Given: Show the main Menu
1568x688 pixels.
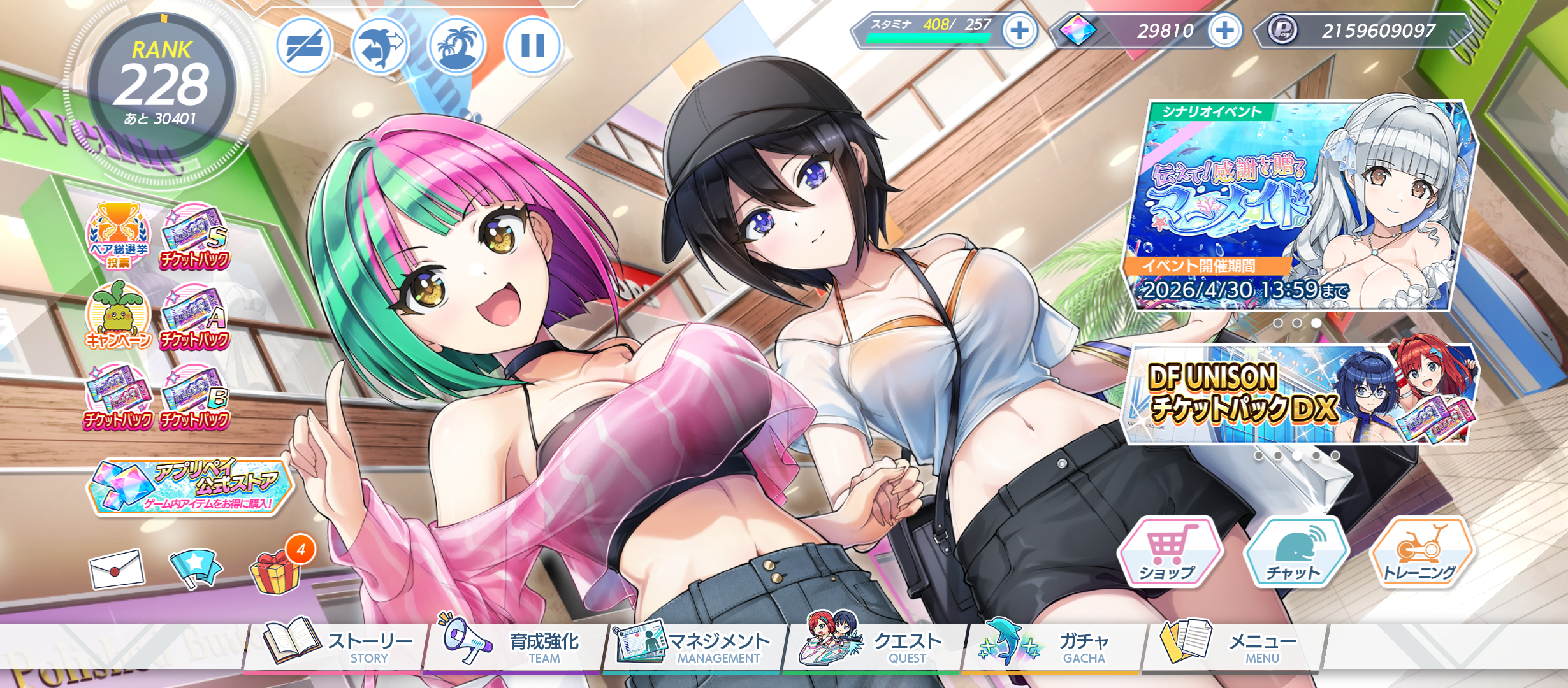Looking at the screenshot, I should point(1231,645).
